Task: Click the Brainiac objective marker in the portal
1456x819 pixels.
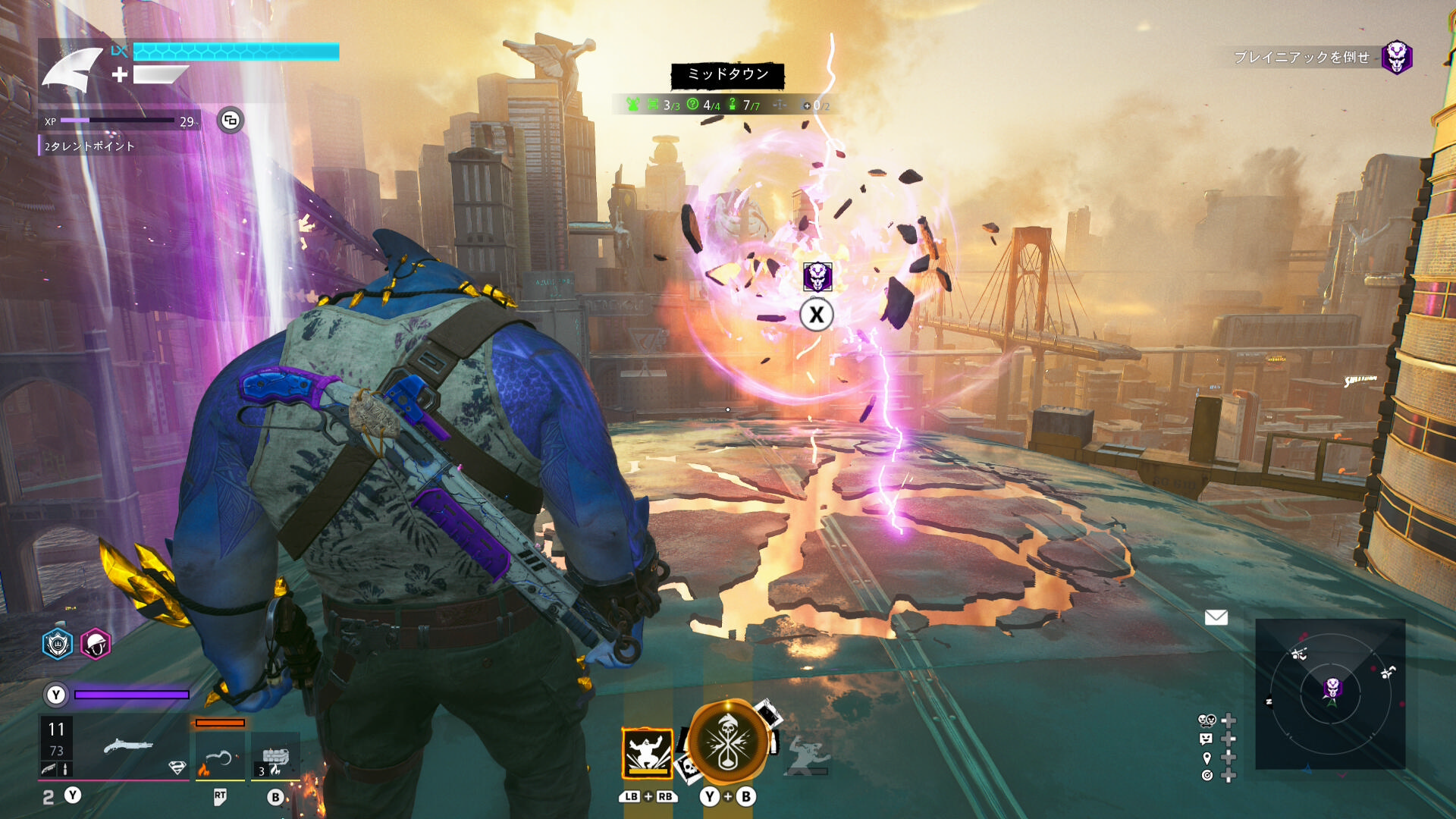Action: tap(817, 277)
